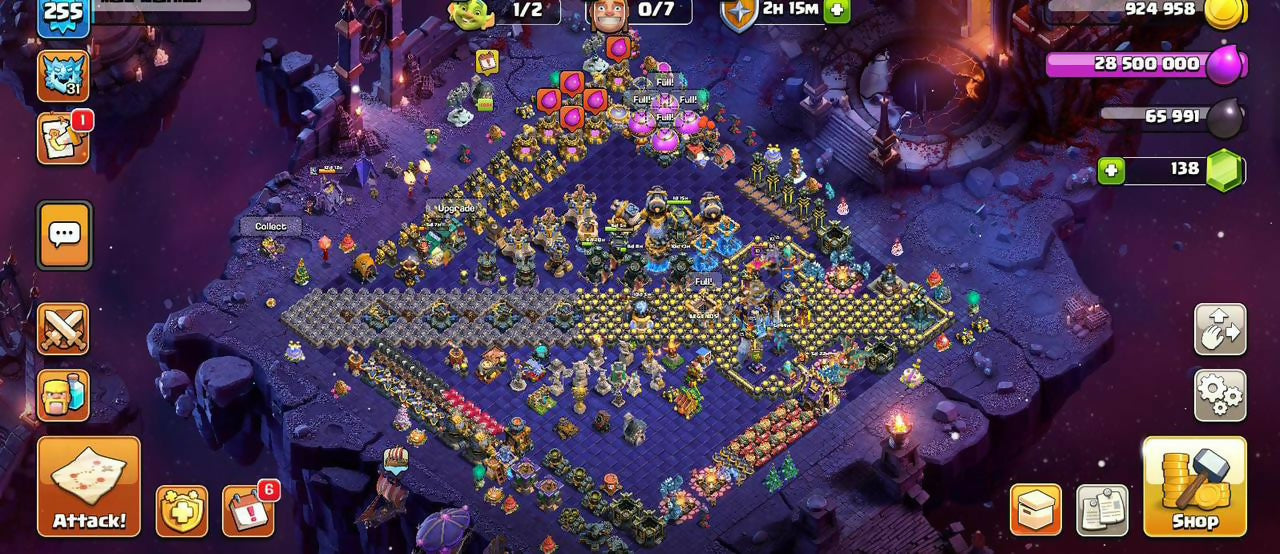Open the news scroll with notification

[63, 138]
